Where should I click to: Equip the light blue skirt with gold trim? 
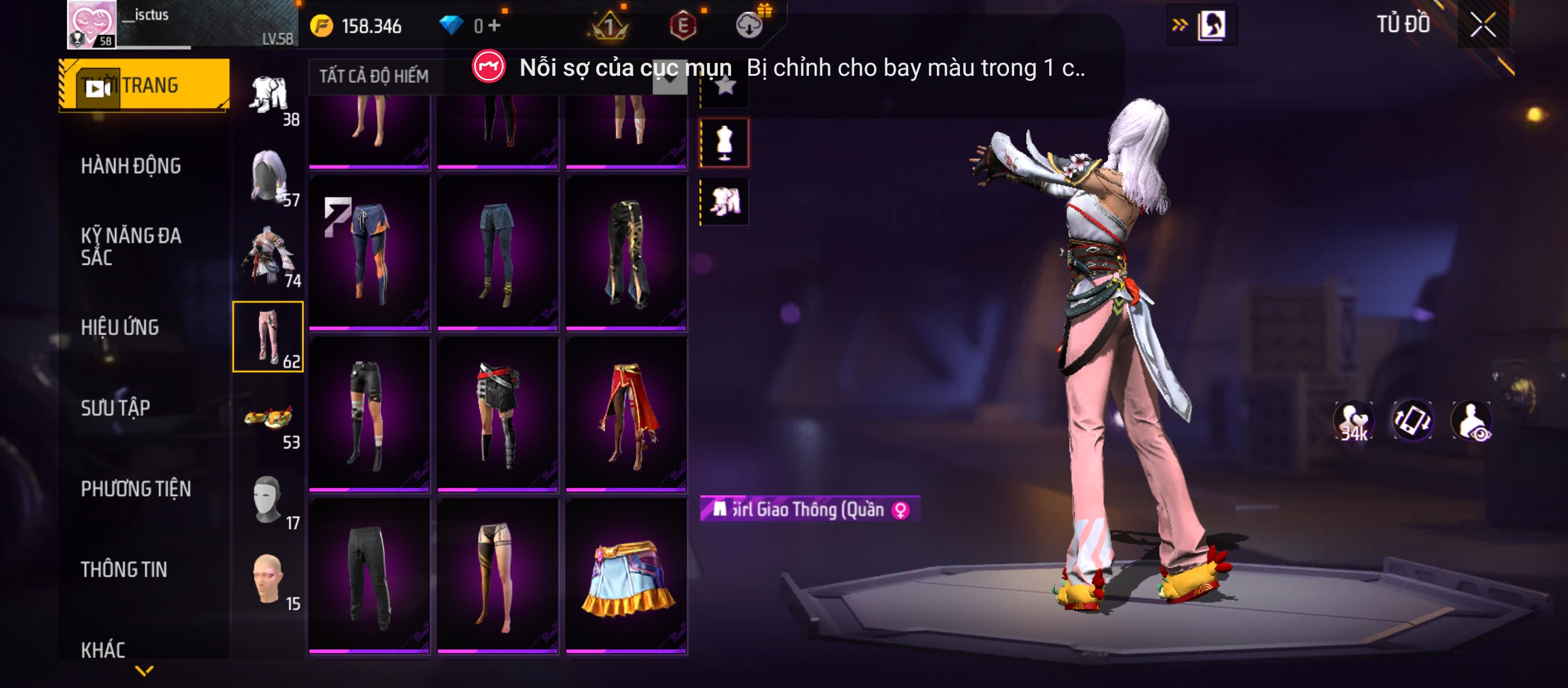627,577
